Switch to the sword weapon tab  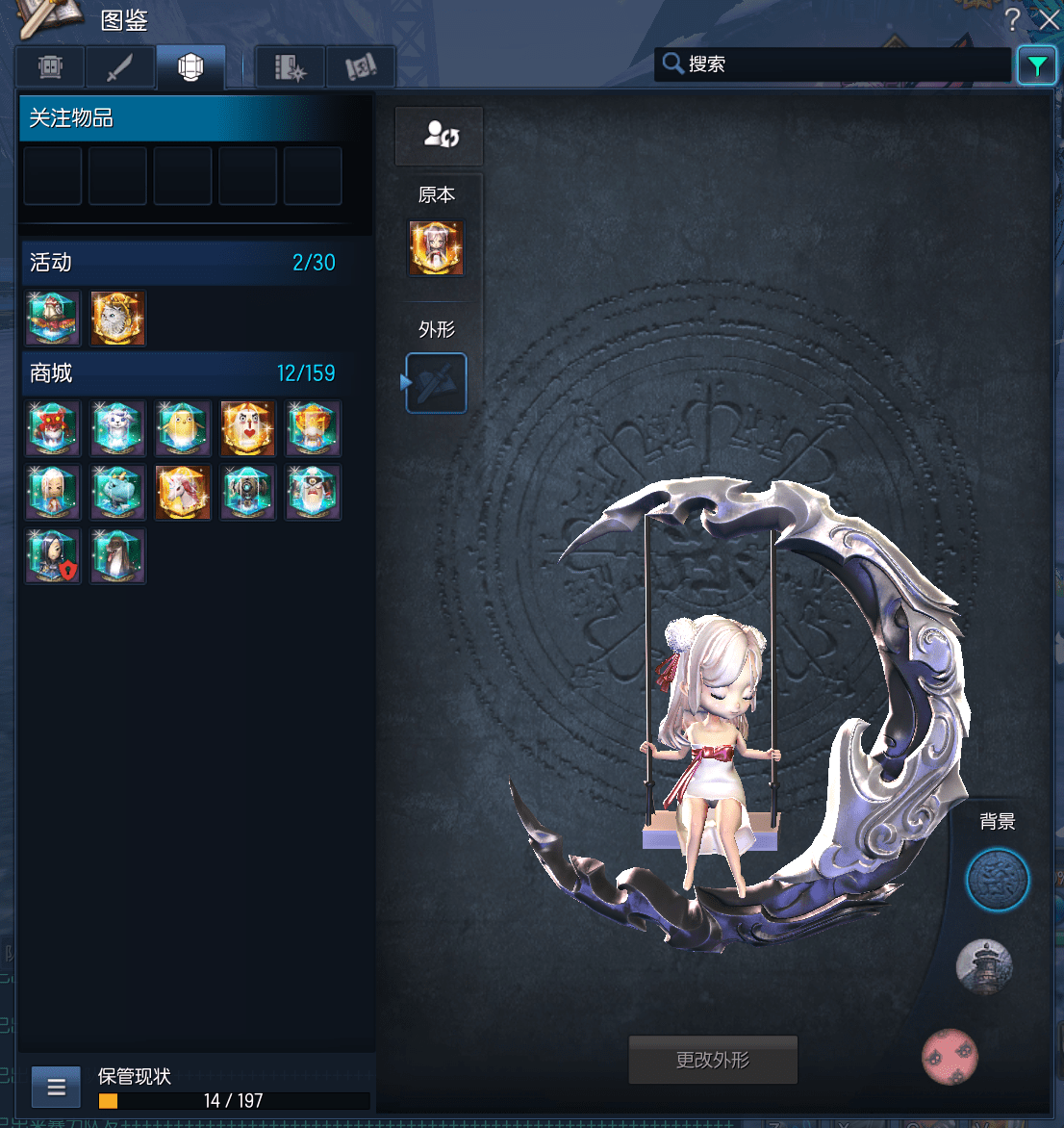click(x=120, y=67)
